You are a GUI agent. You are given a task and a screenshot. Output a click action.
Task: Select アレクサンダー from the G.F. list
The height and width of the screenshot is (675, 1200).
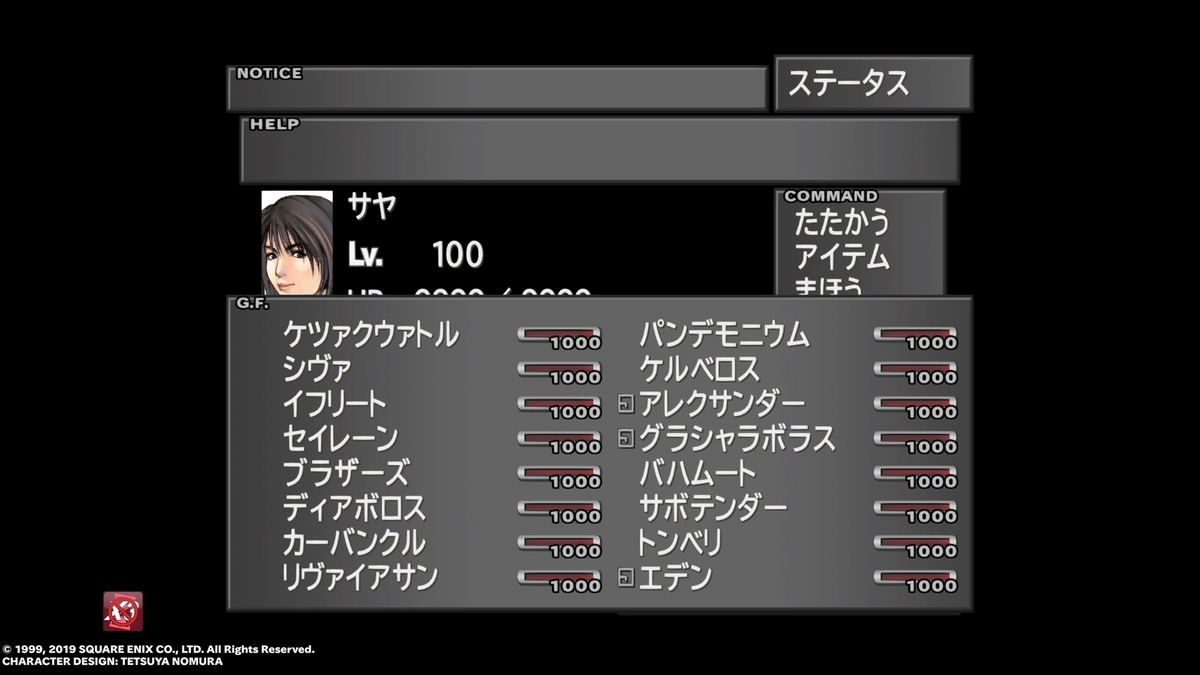point(721,404)
